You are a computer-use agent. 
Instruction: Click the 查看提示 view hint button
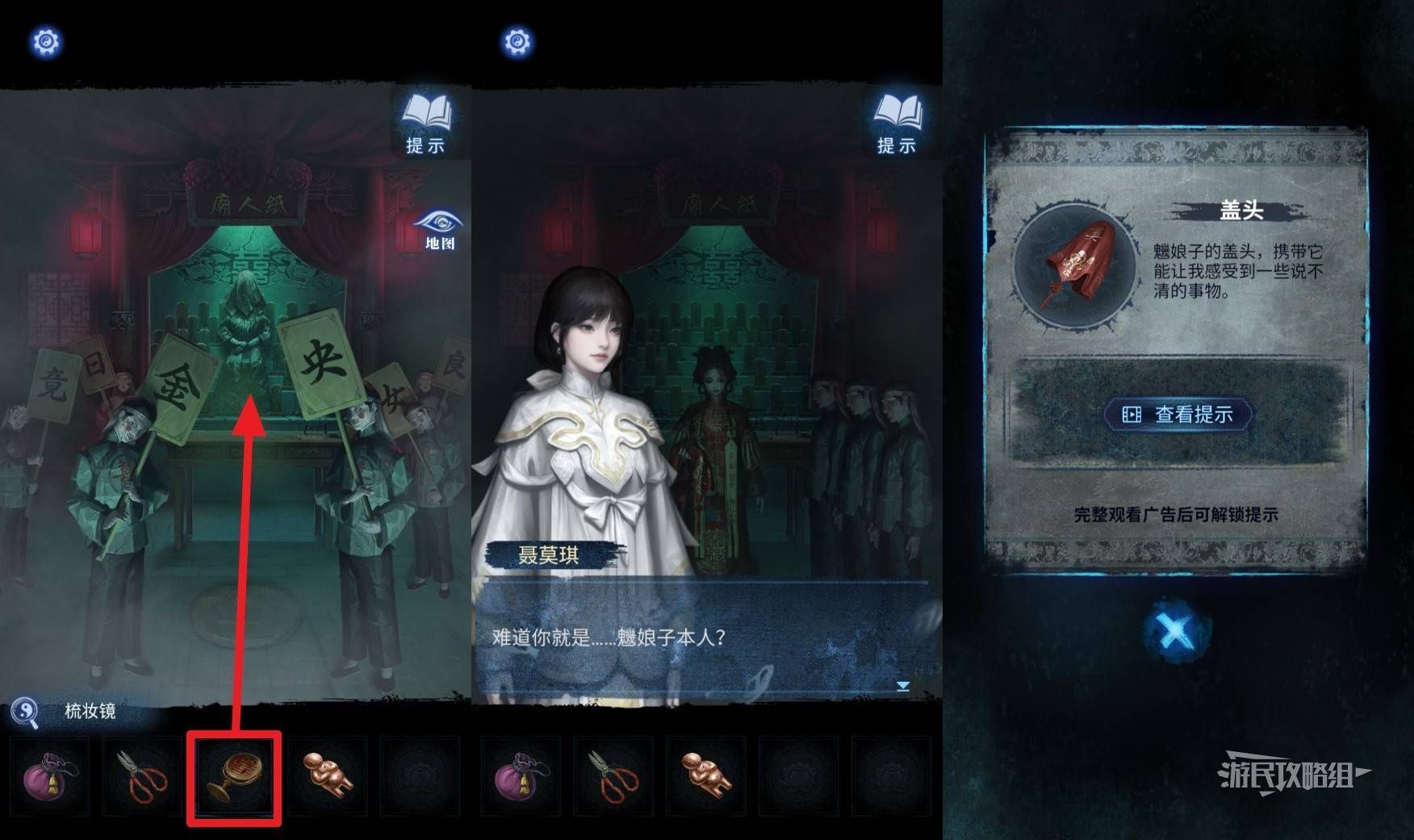(1178, 415)
